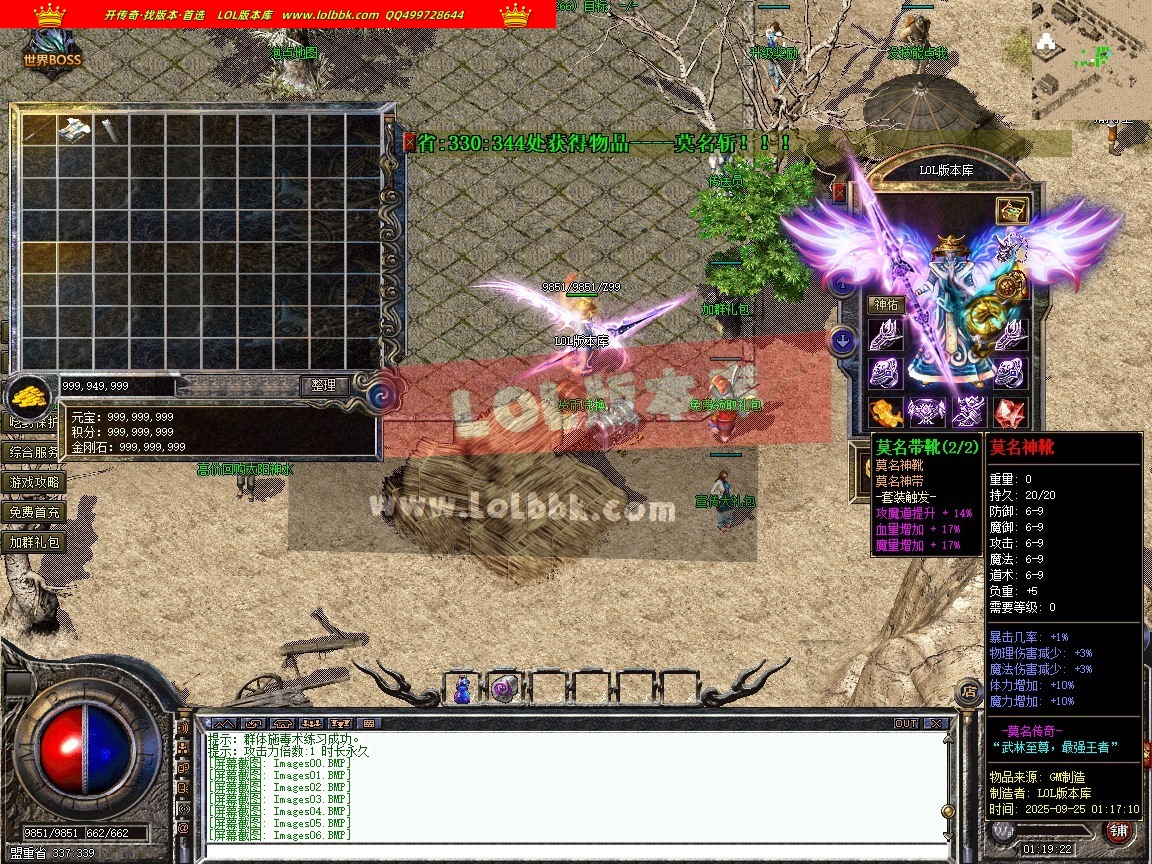Click the gold ingot pile icon

pyautogui.click(x=31, y=396)
